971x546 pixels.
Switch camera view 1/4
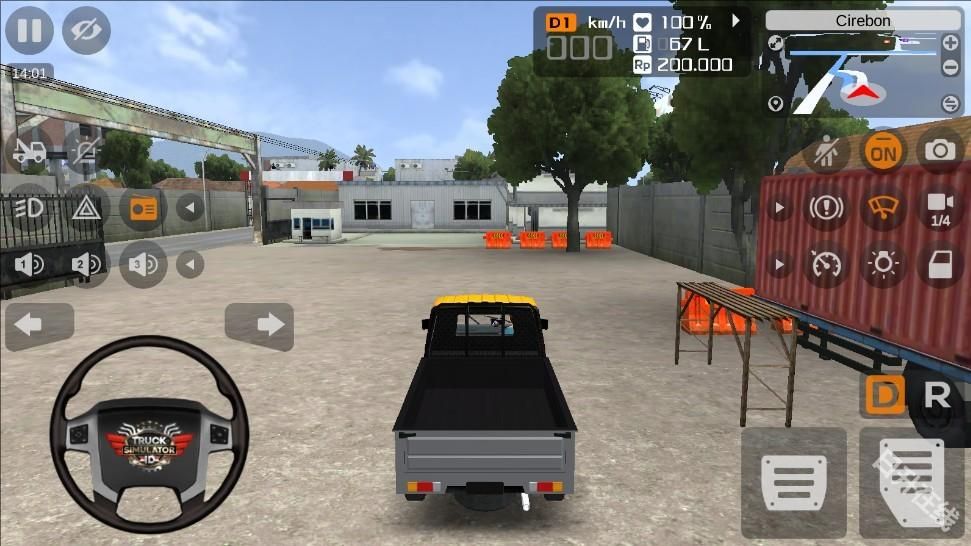940,208
